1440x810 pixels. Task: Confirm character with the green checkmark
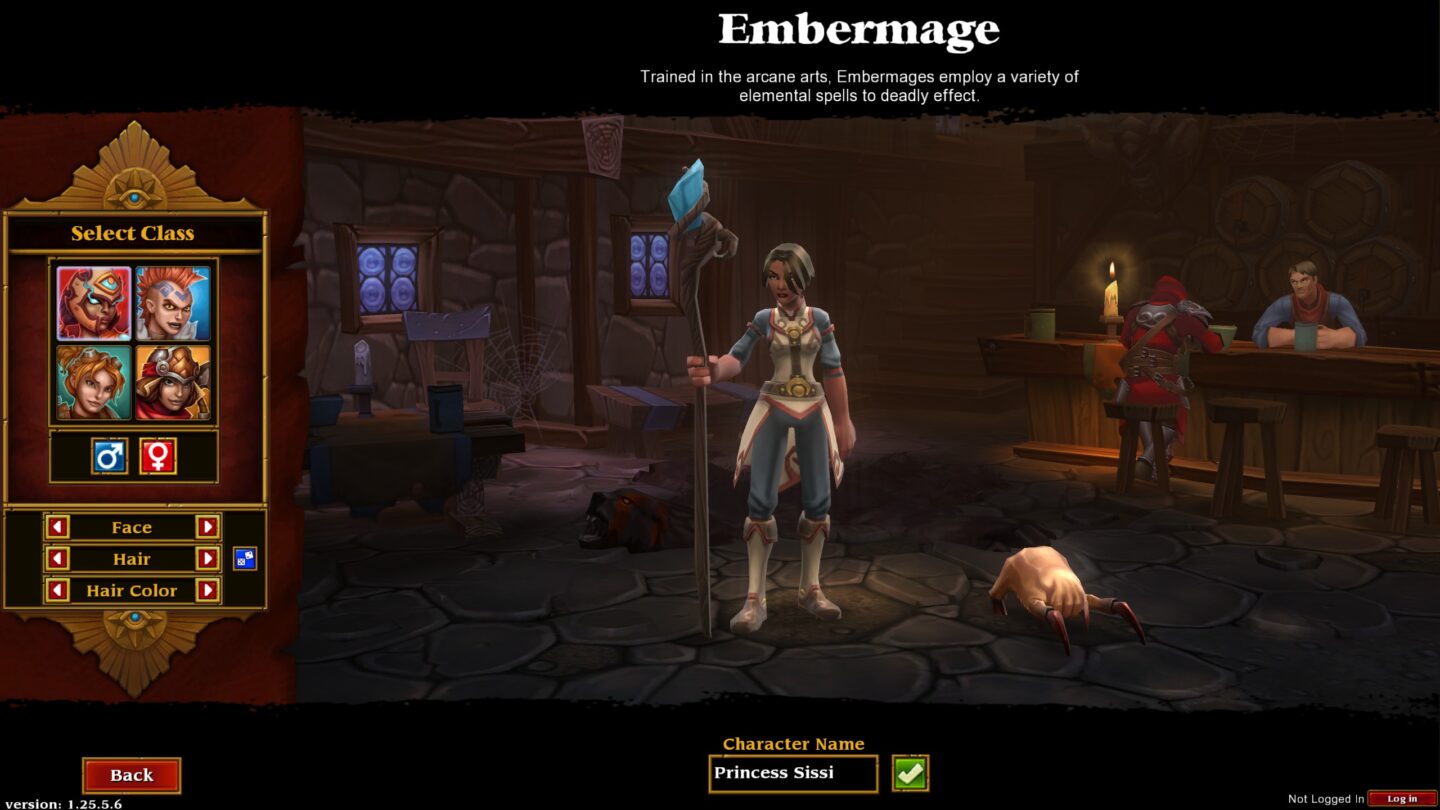[910, 773]
